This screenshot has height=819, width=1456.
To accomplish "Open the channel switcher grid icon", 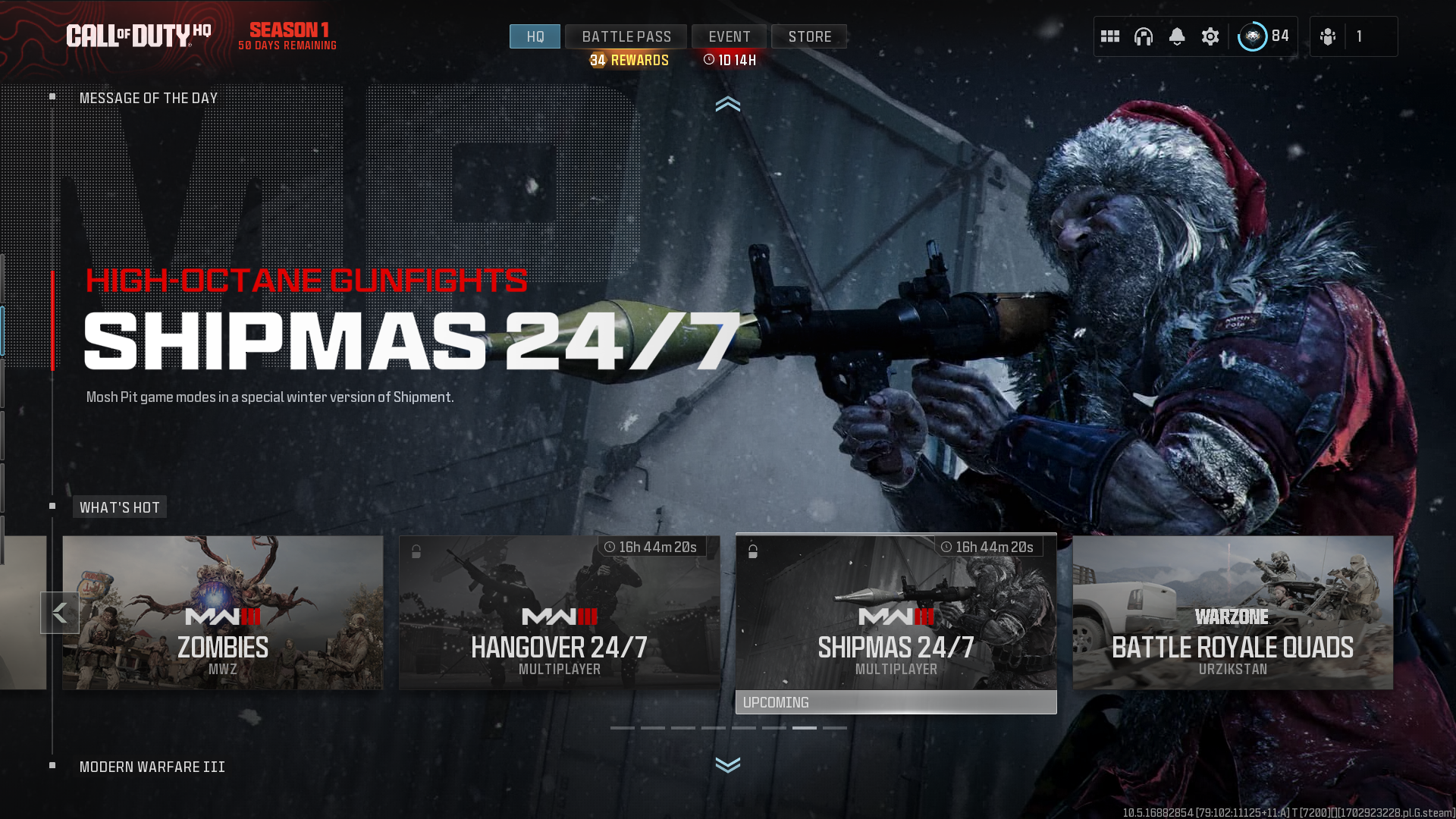I will pos(1110,36).
